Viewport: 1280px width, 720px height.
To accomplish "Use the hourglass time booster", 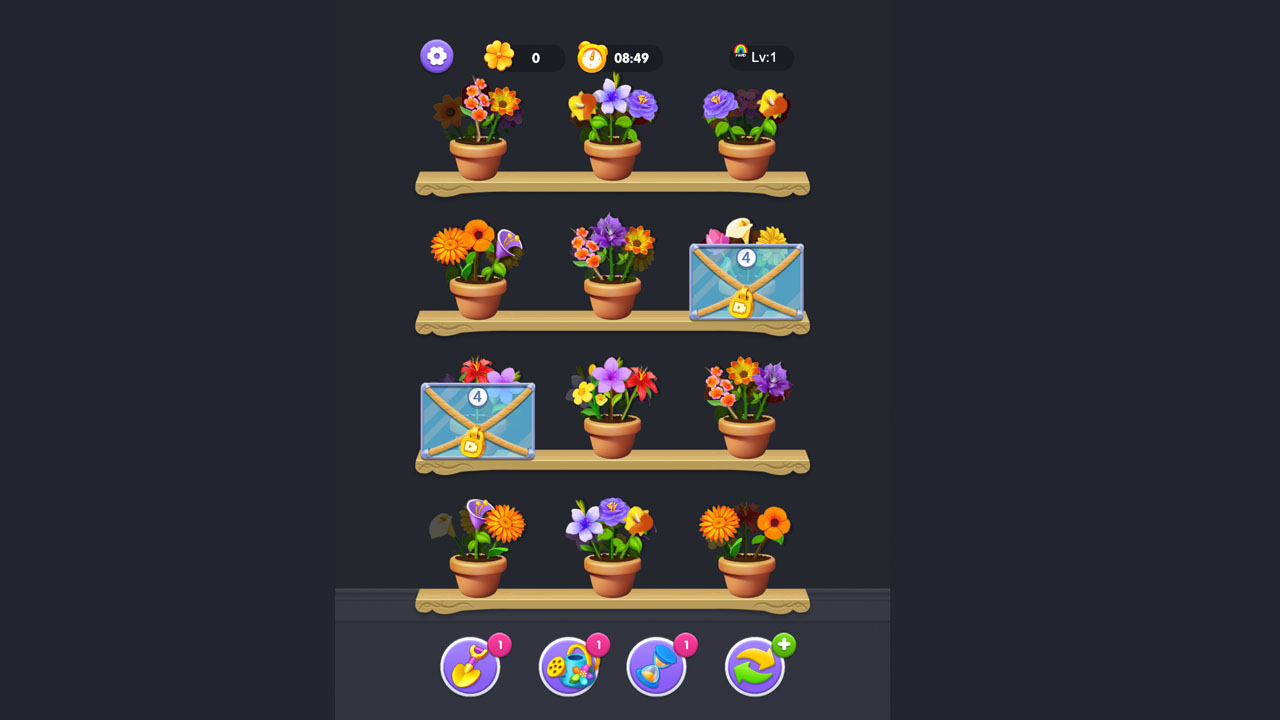I will pos(656,666).
